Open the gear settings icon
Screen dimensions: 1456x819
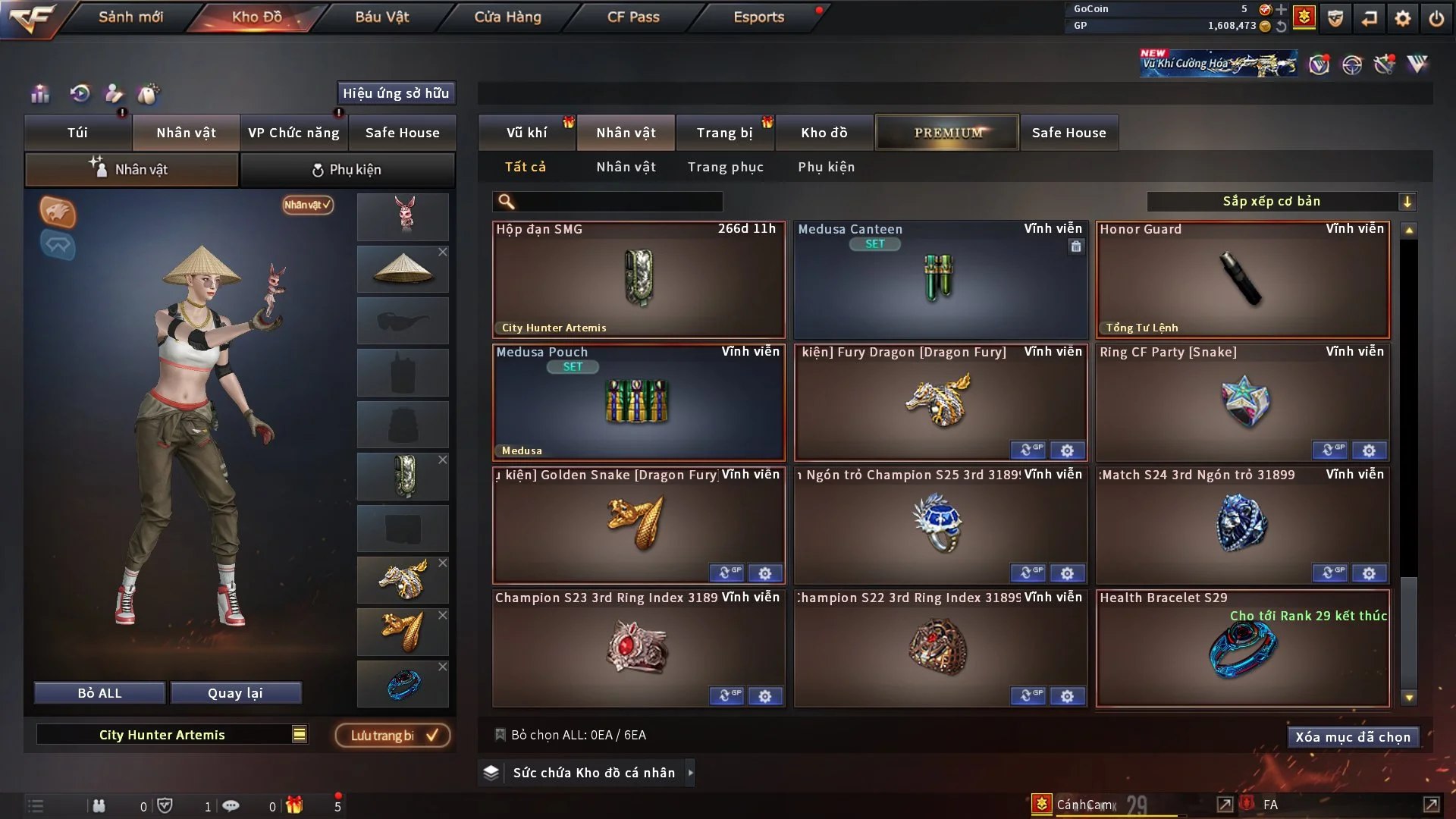click(1402, 18)
